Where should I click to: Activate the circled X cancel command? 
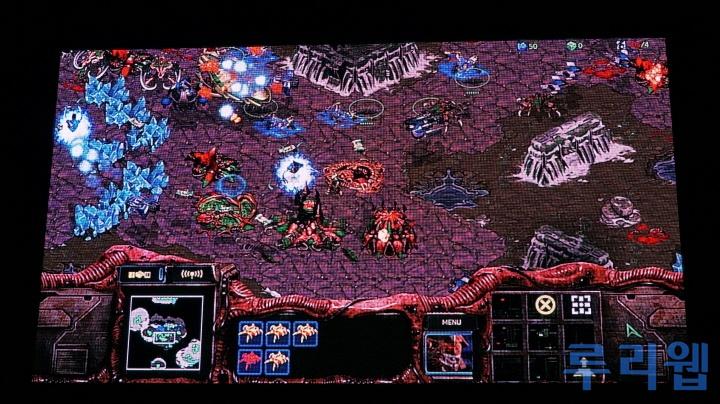(544, 305)
